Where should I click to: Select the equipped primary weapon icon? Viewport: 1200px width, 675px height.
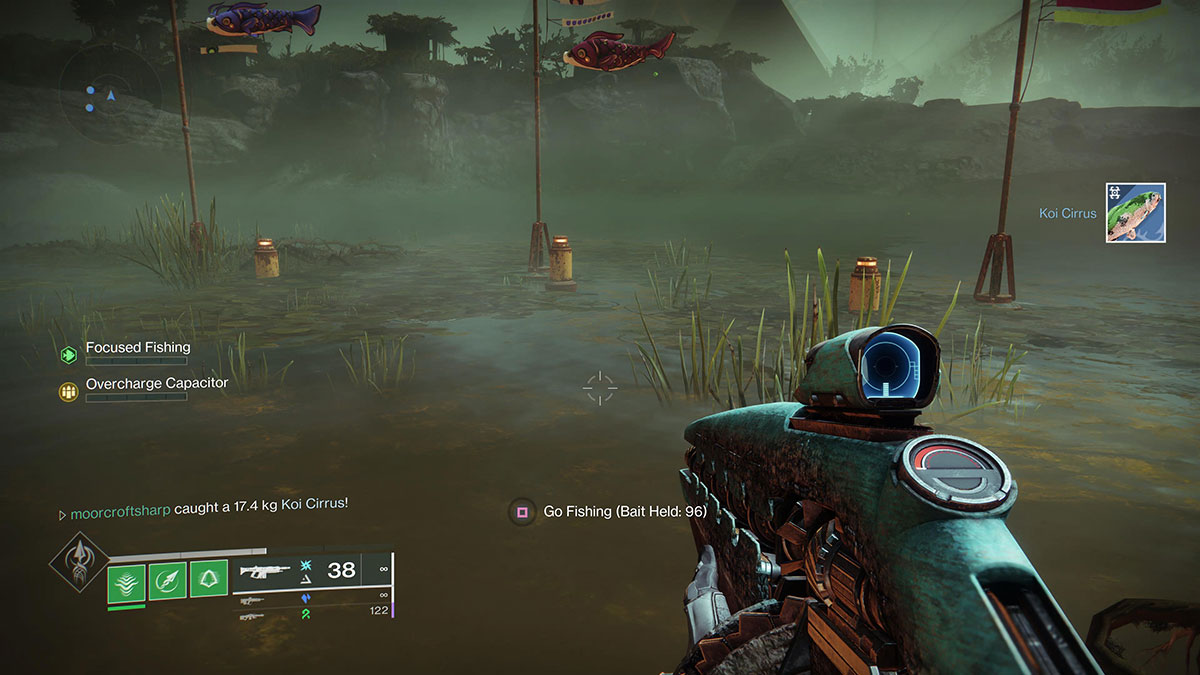tap(266, 571)
